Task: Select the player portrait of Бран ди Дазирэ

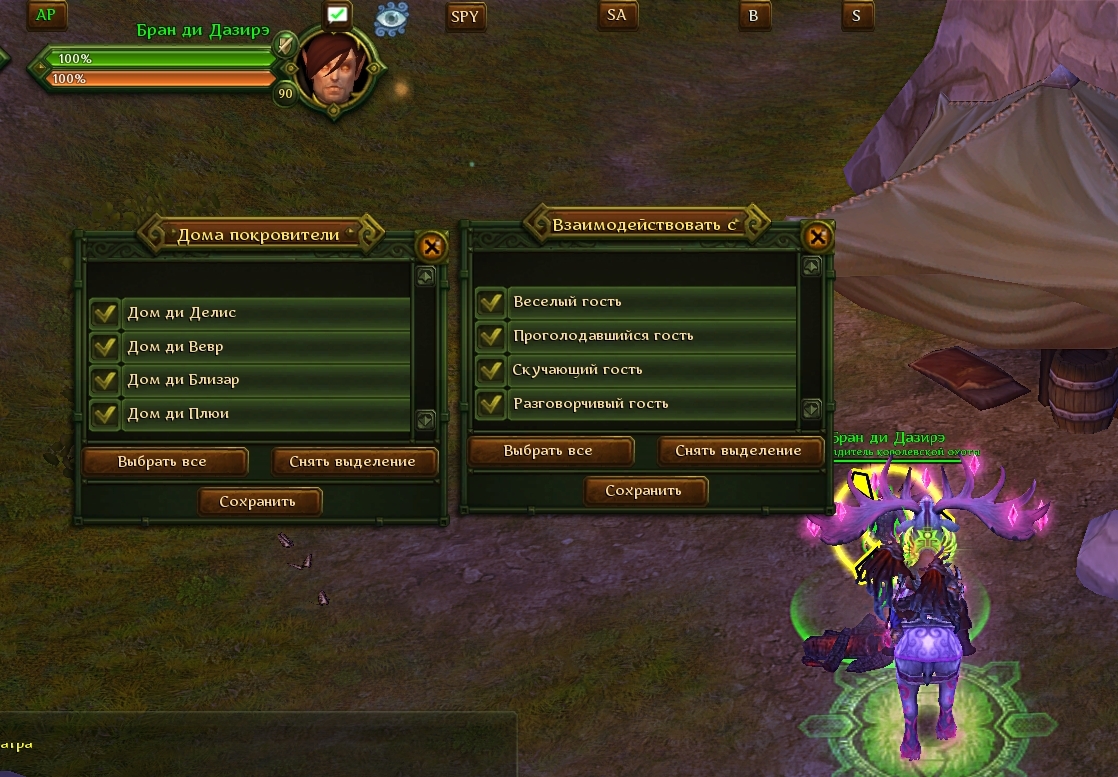Action: [334, 70]
